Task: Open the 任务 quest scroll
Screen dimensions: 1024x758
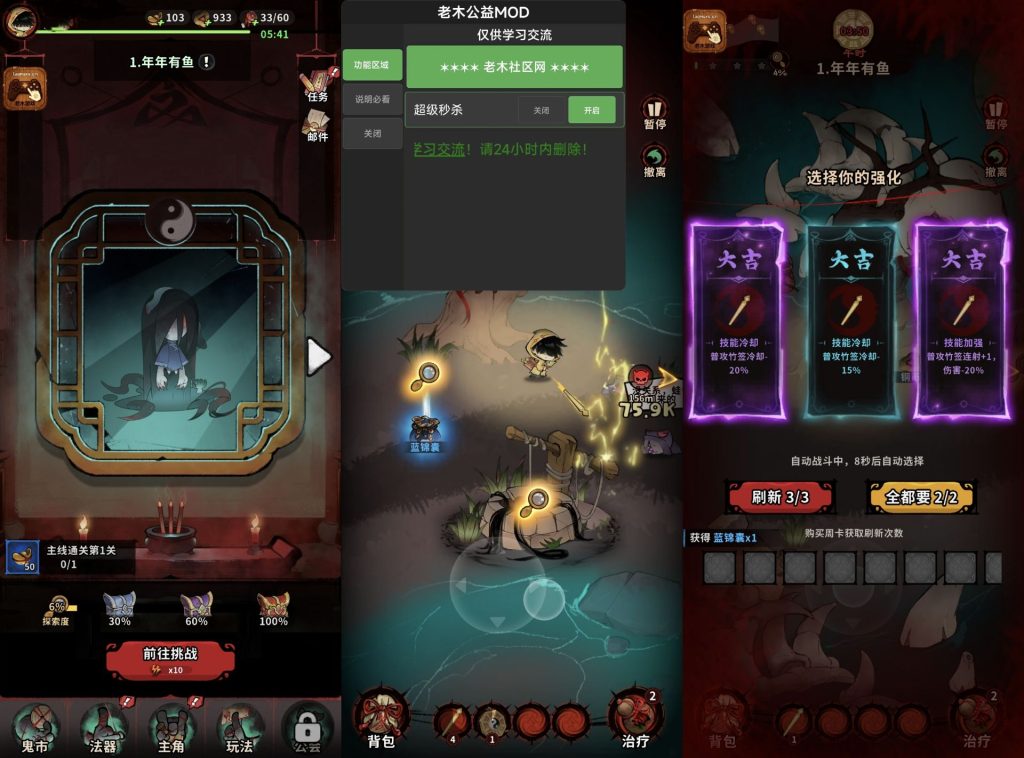Action: (x=318, y=85)
